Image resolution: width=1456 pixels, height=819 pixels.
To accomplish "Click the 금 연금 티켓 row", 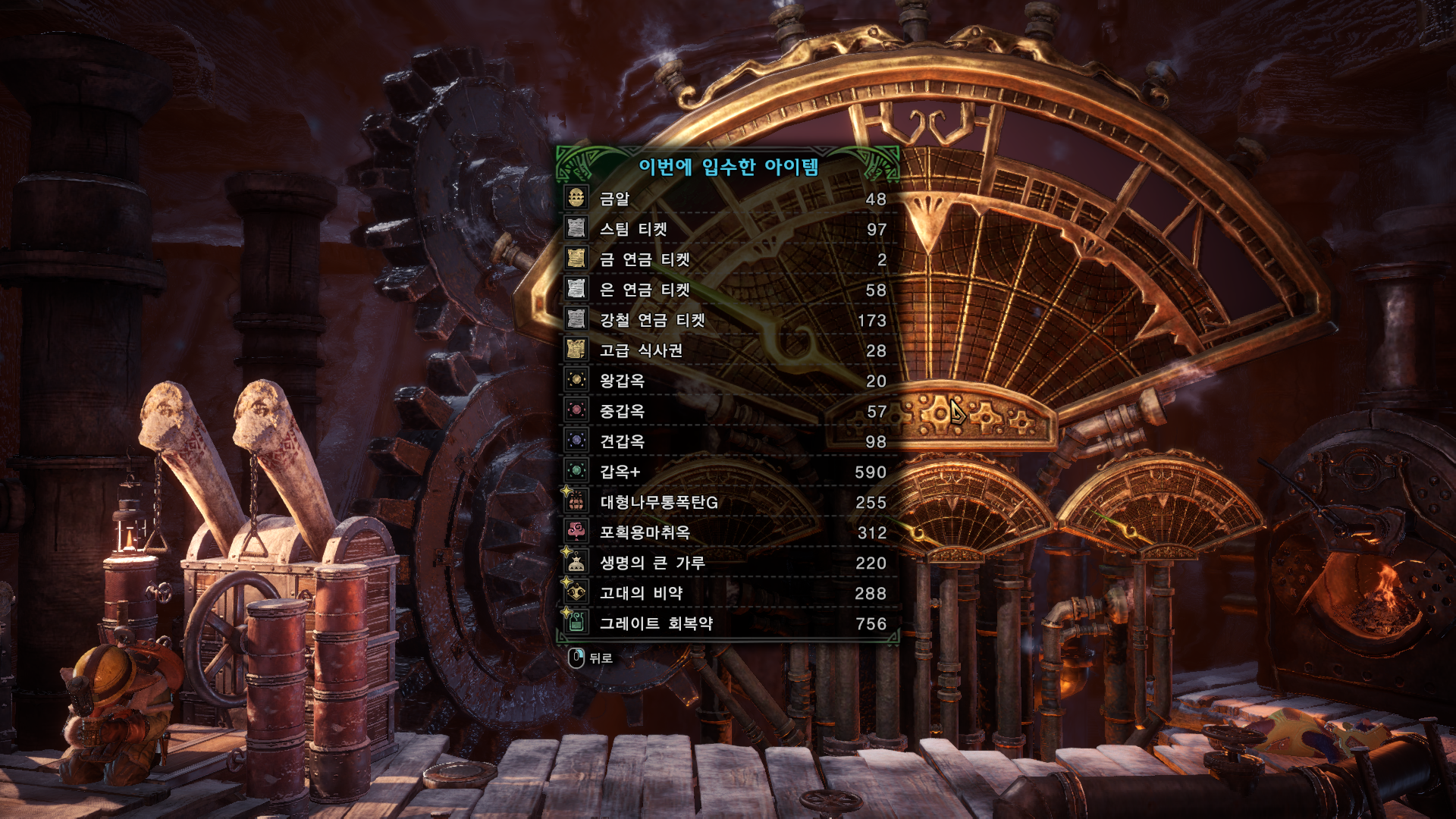I will coord(728,259).
